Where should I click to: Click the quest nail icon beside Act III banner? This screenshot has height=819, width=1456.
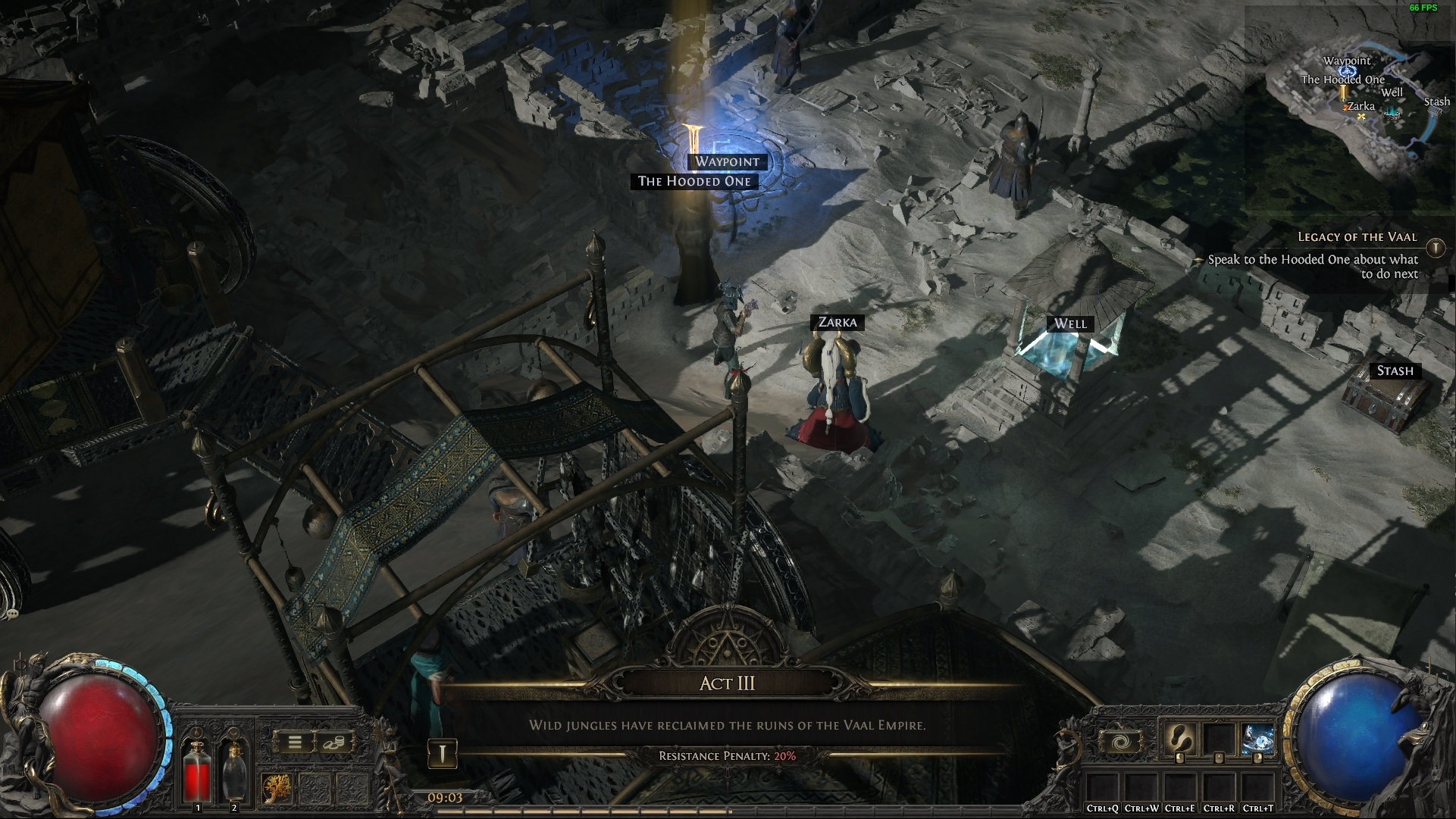coord(443,754)
